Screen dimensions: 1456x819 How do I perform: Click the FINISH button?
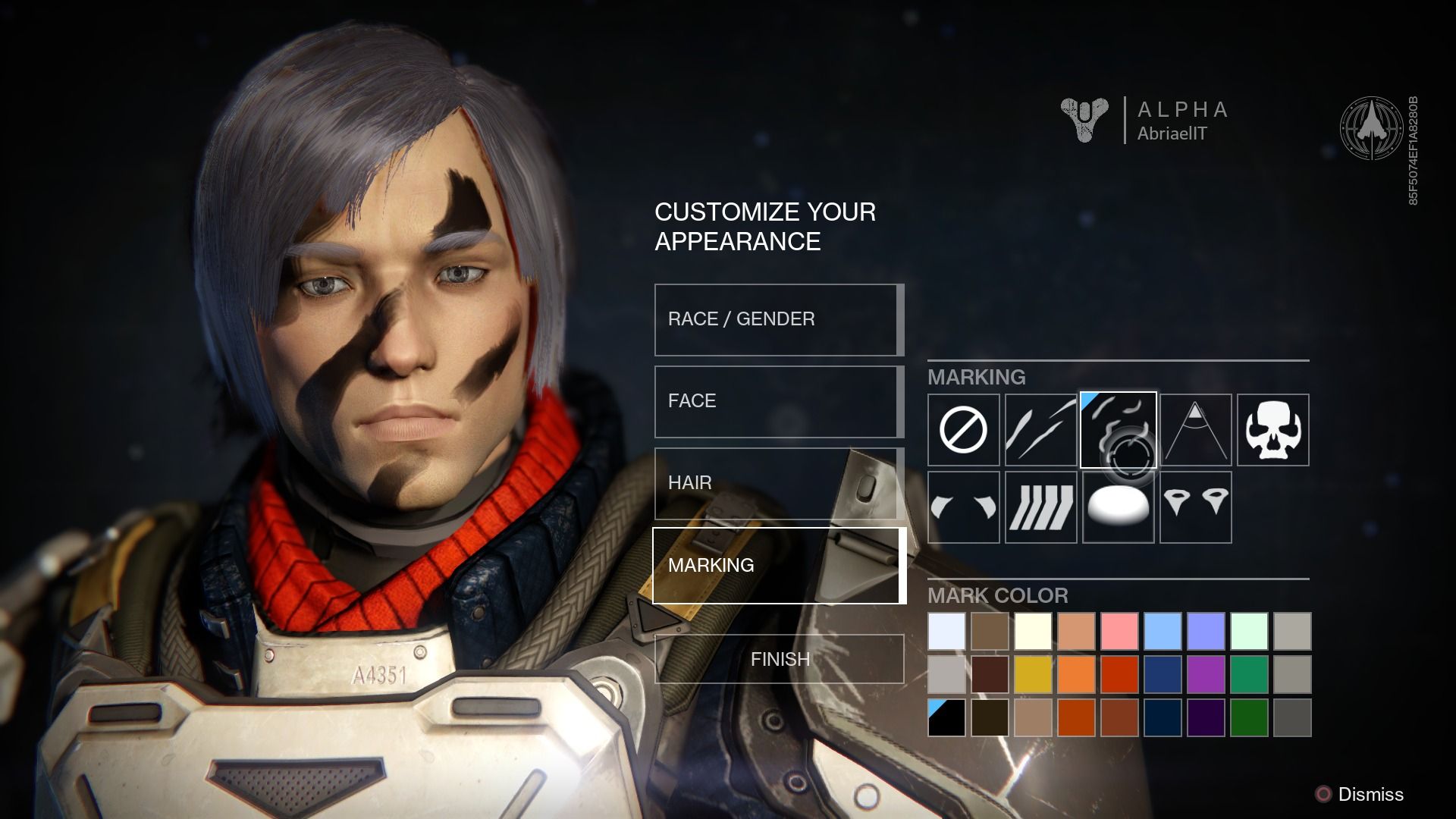[780, 659]
